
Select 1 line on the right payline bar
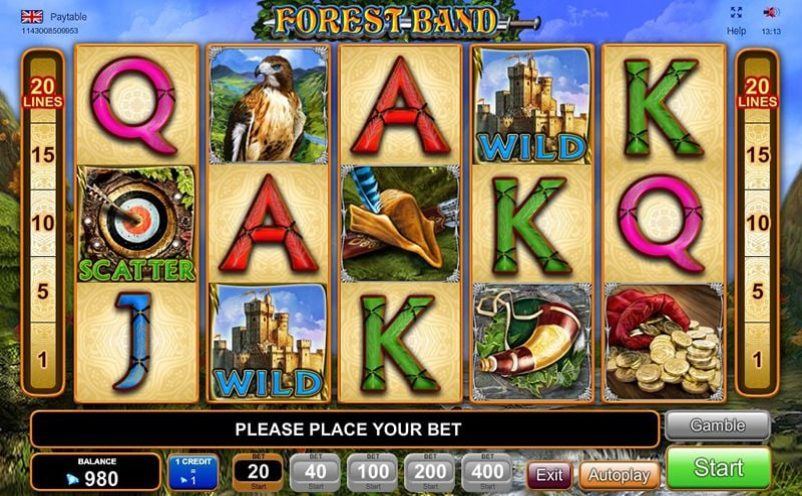758,358
